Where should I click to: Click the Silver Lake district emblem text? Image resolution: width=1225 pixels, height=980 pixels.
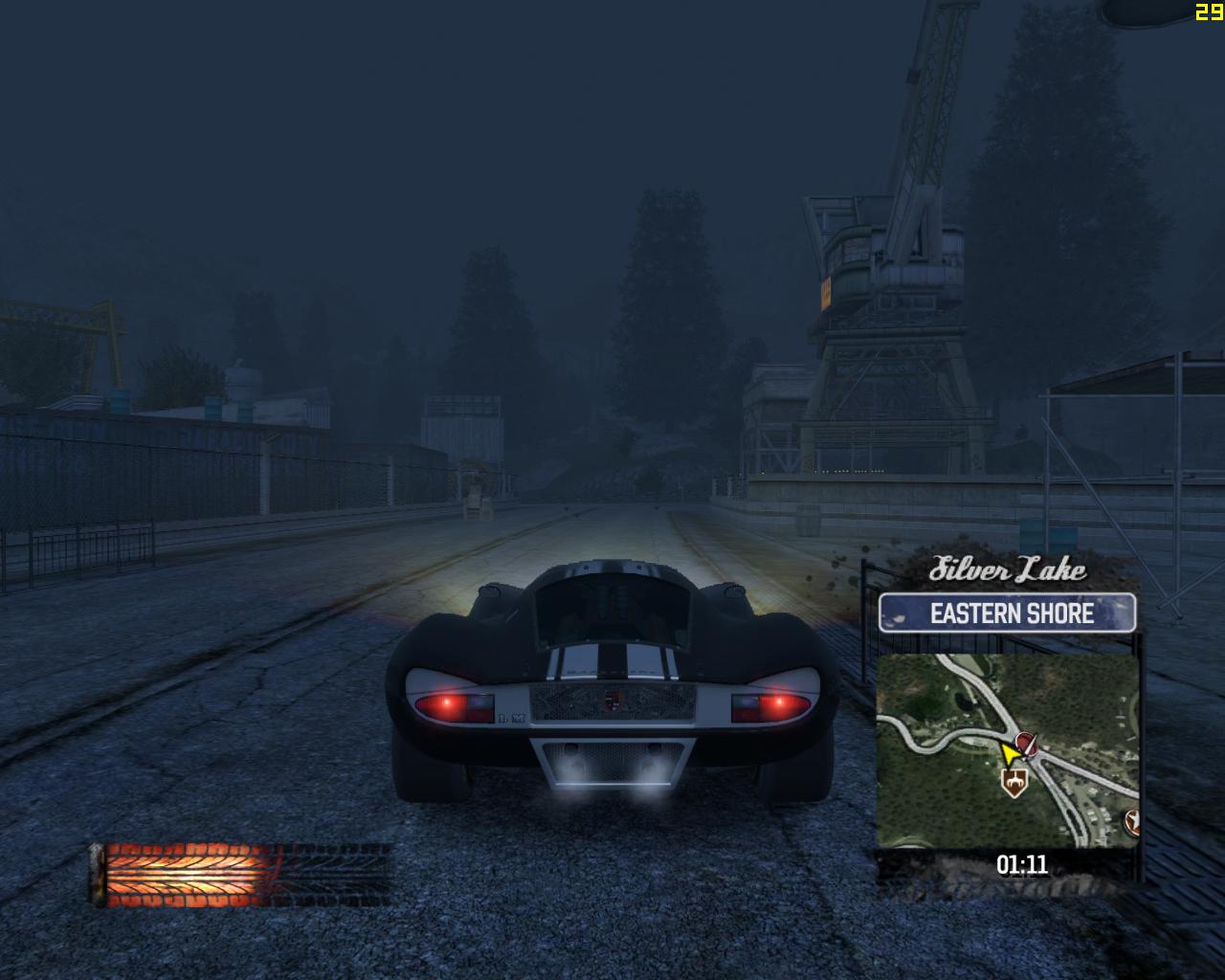1009,570
